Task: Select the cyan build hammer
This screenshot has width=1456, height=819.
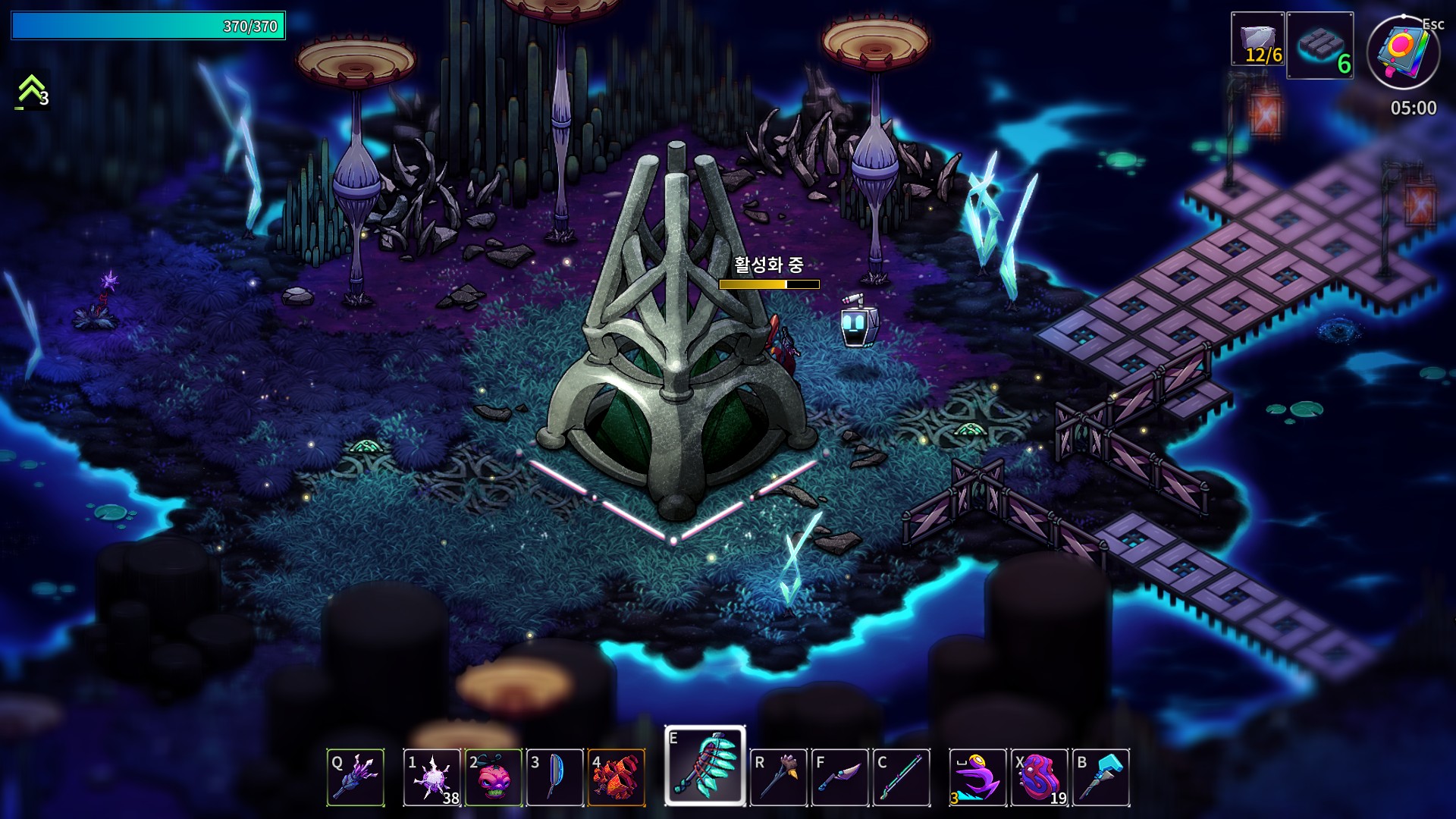Action: click(x=1101, y=777)
